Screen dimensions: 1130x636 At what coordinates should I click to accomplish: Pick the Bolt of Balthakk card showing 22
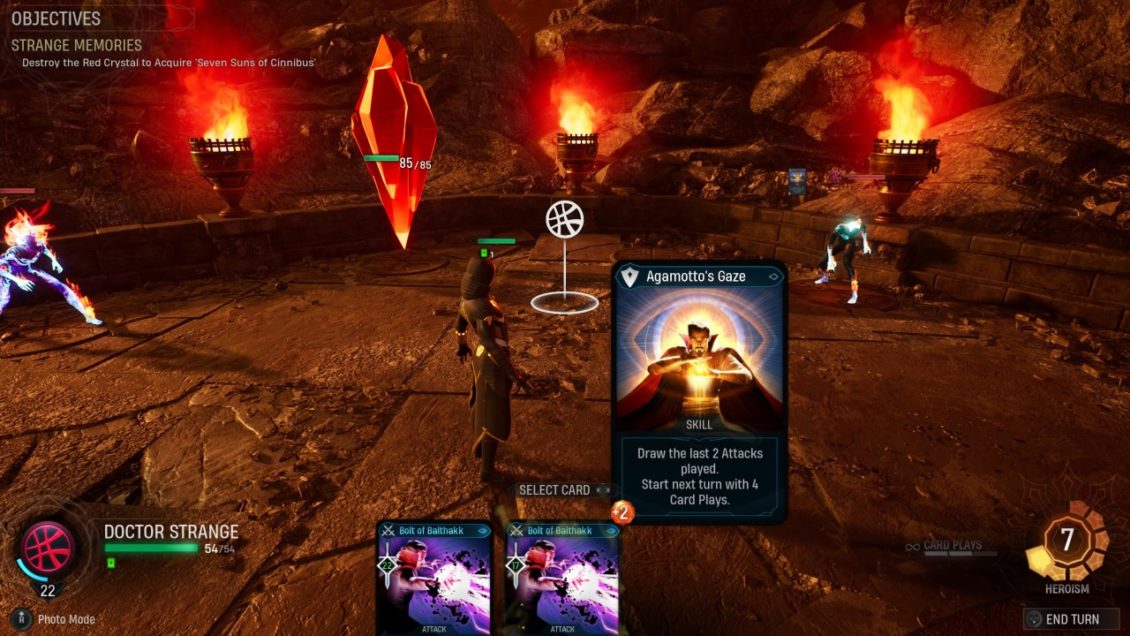click(435, 580)
